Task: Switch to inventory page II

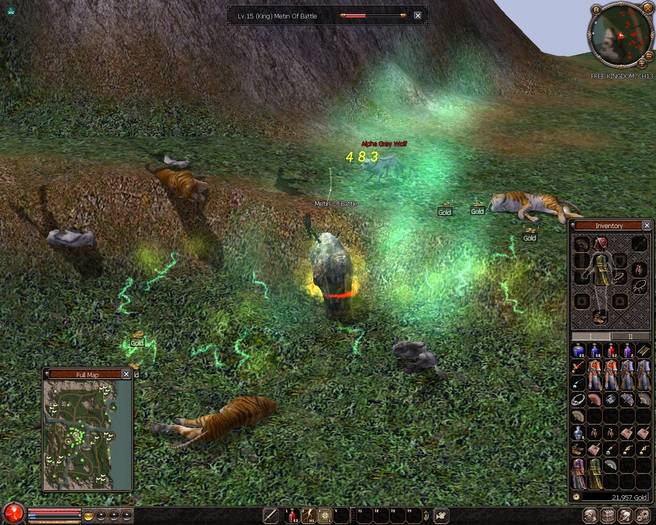Action: point(629,337)
